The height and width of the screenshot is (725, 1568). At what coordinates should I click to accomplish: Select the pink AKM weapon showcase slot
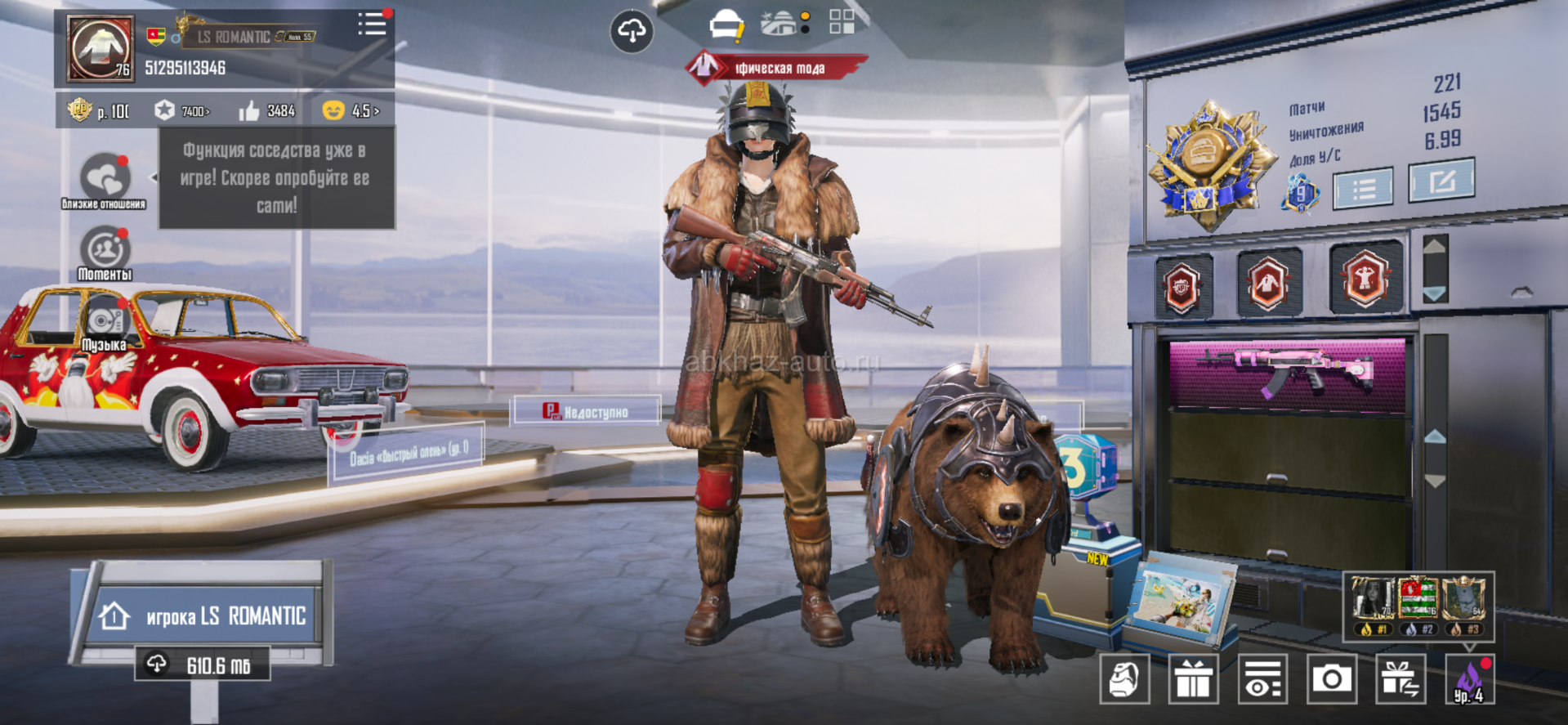click(1287, 374)
